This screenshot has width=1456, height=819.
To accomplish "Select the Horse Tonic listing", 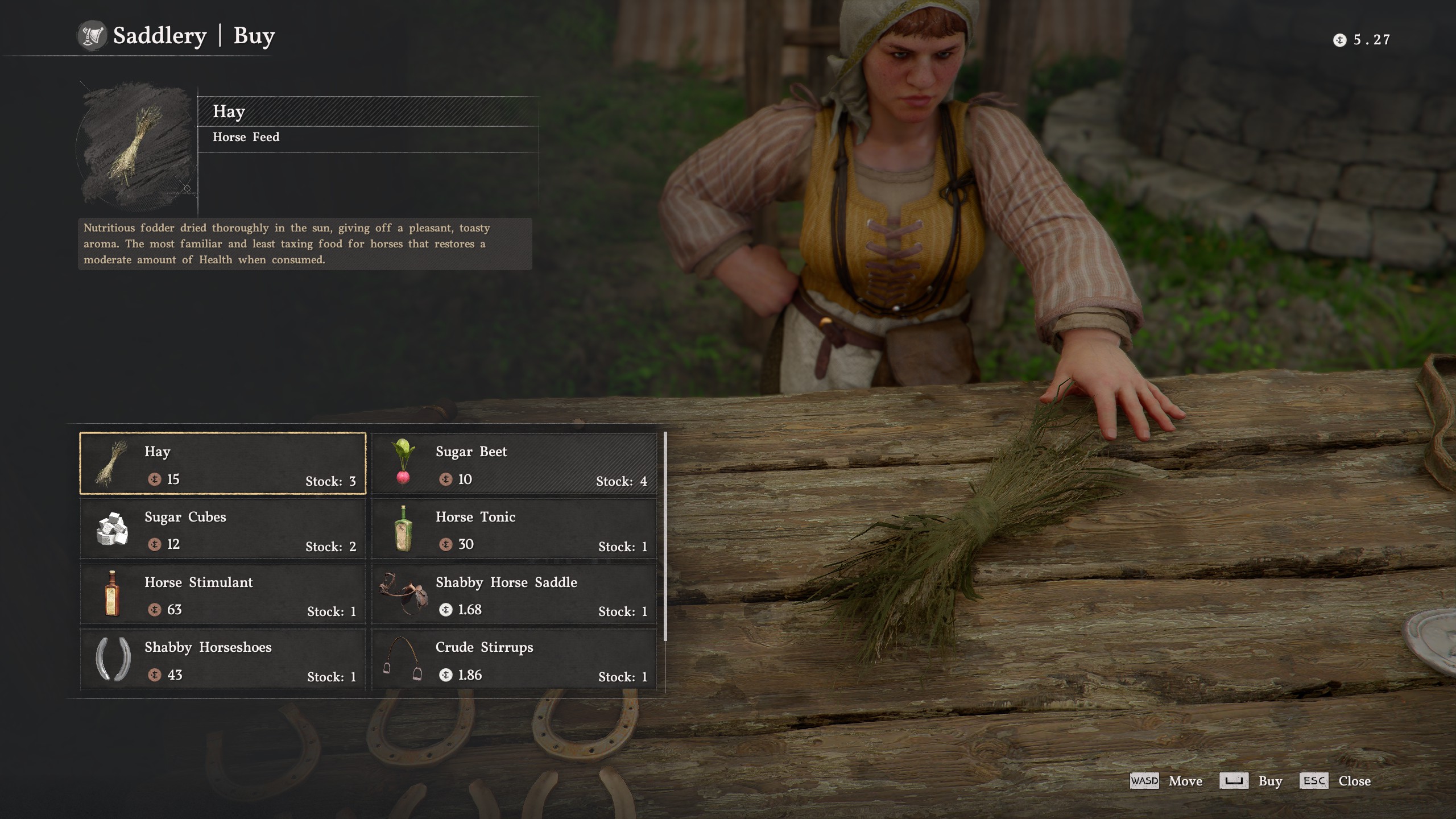I will [x=512, y=530].
